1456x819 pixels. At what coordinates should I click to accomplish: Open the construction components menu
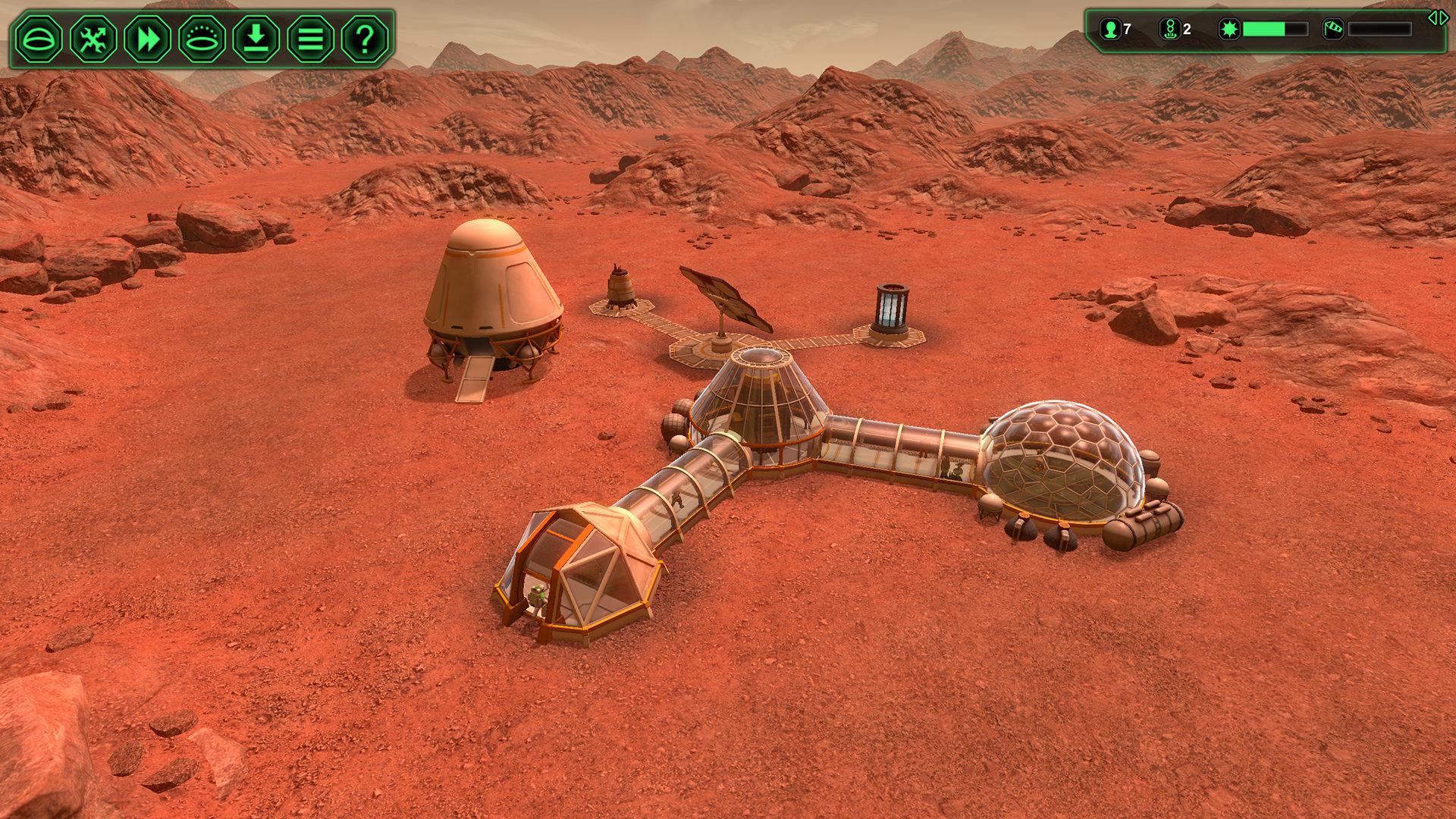(x=93, y=36)
